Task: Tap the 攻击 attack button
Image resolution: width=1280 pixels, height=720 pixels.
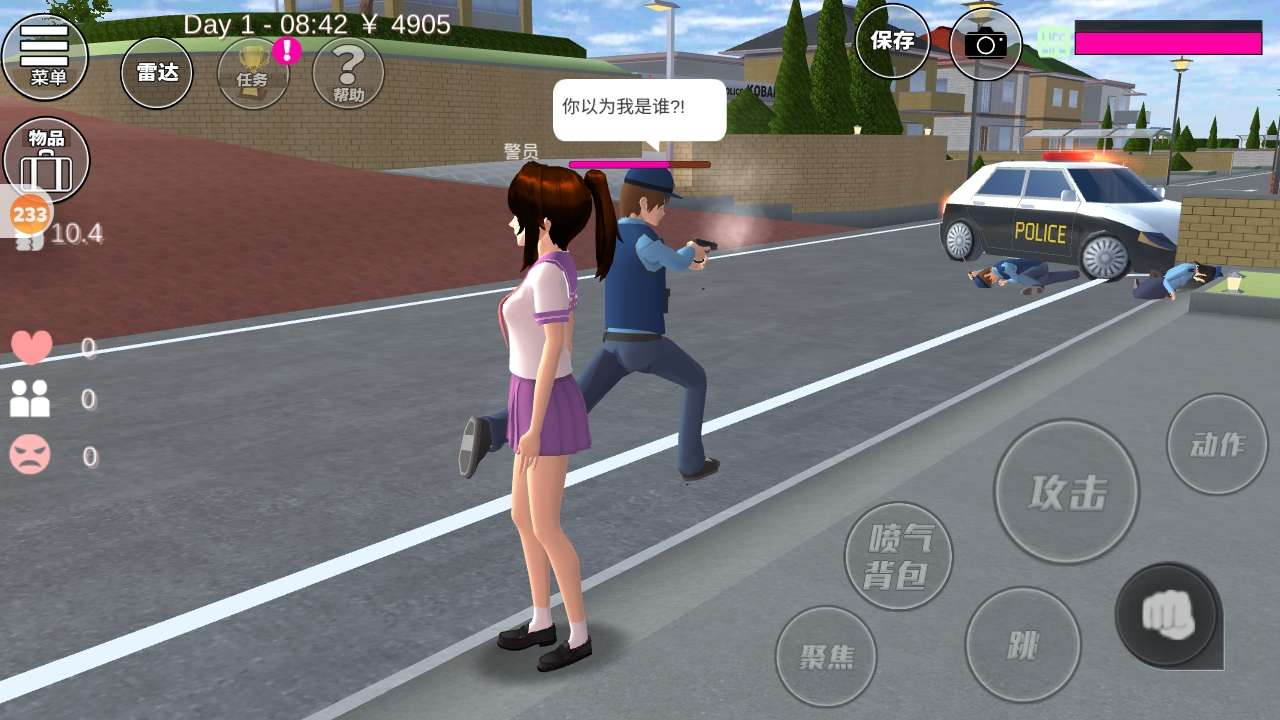Action: (1066, 491)
